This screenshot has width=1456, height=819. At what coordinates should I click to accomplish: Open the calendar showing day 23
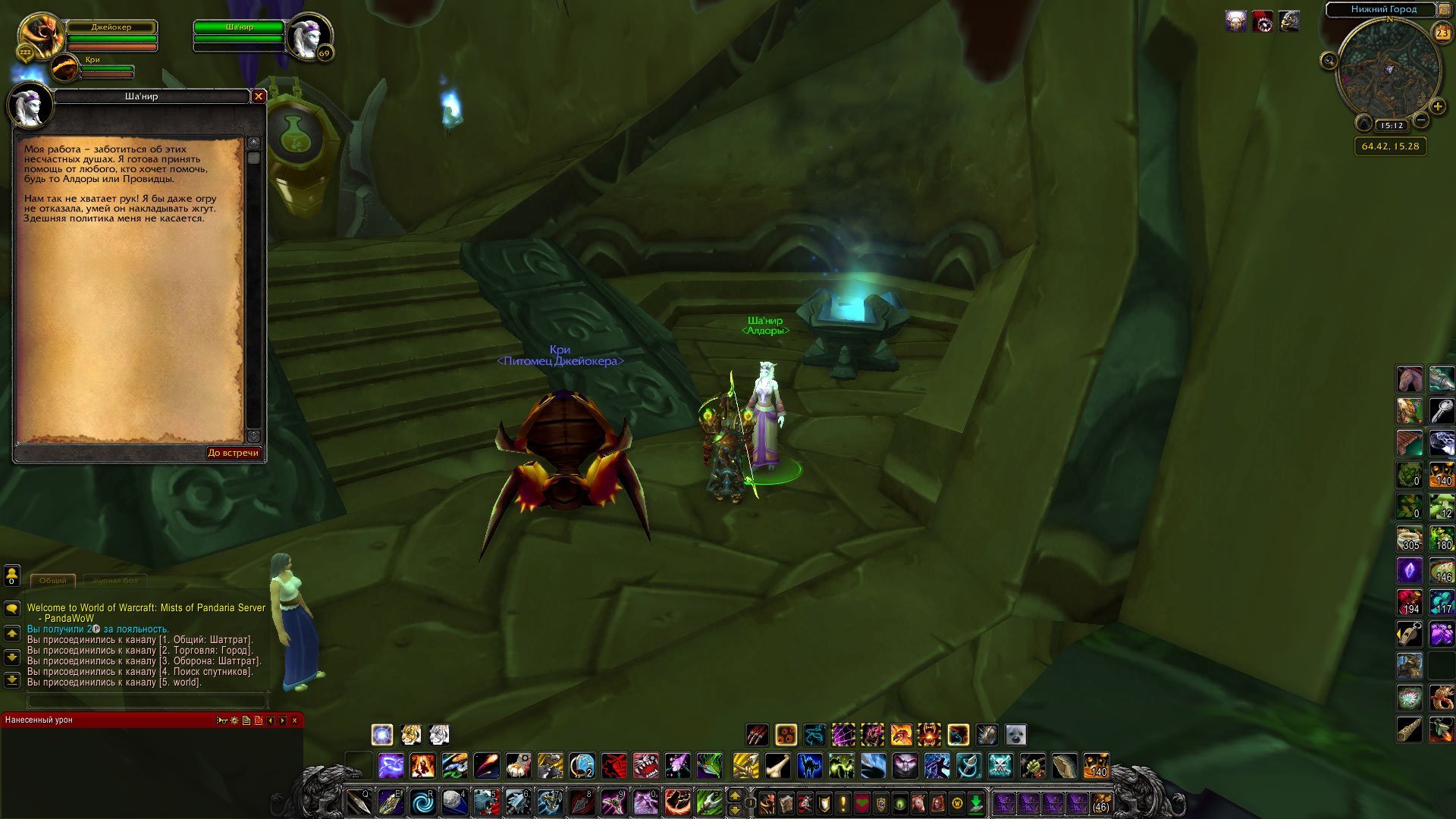[1442, 33]
